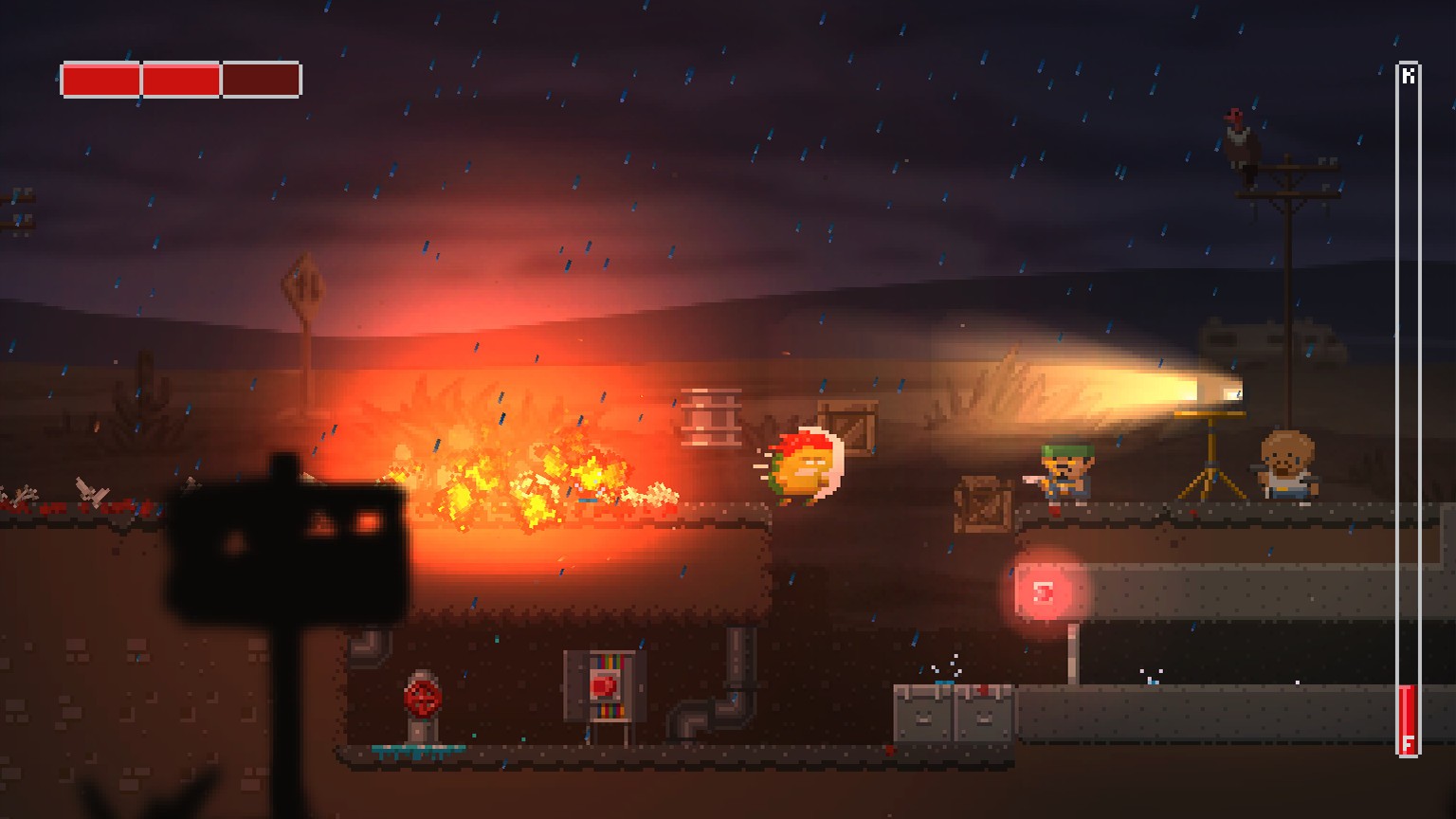Click the crying bald survivor by the light

tap(1285, 466)
